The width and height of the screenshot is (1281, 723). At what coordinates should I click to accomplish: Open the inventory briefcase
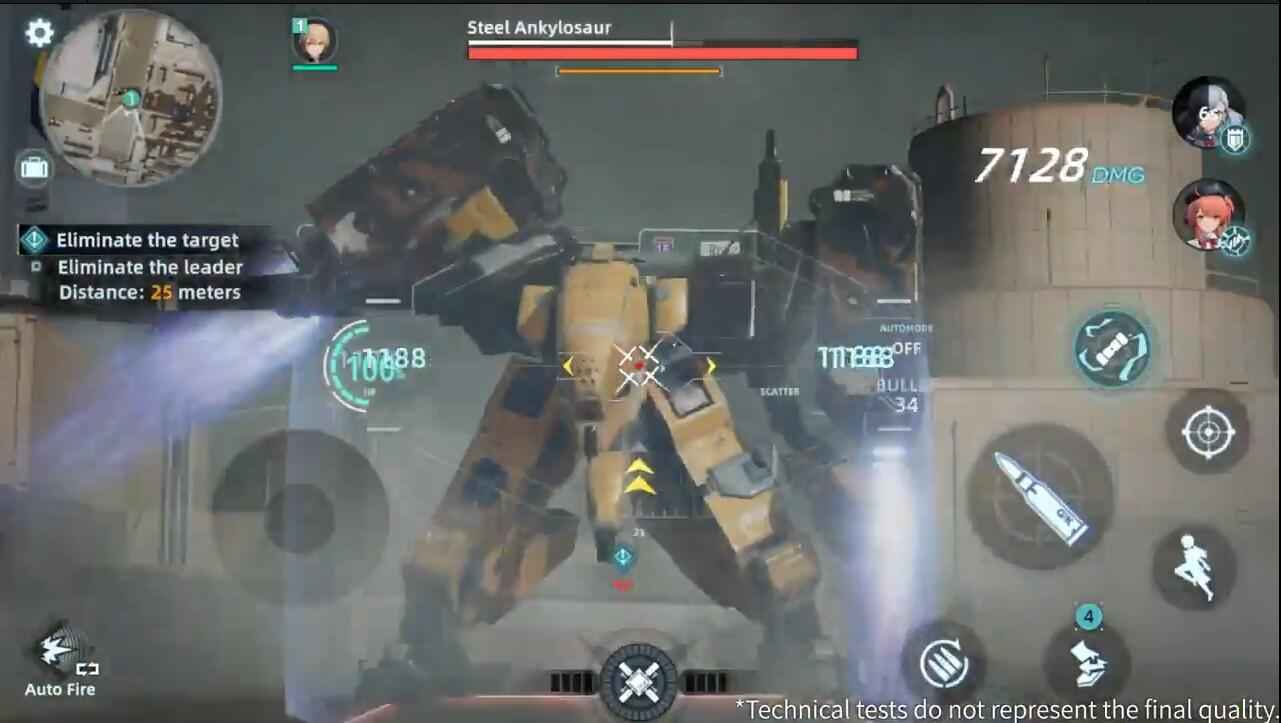point(34,167)
